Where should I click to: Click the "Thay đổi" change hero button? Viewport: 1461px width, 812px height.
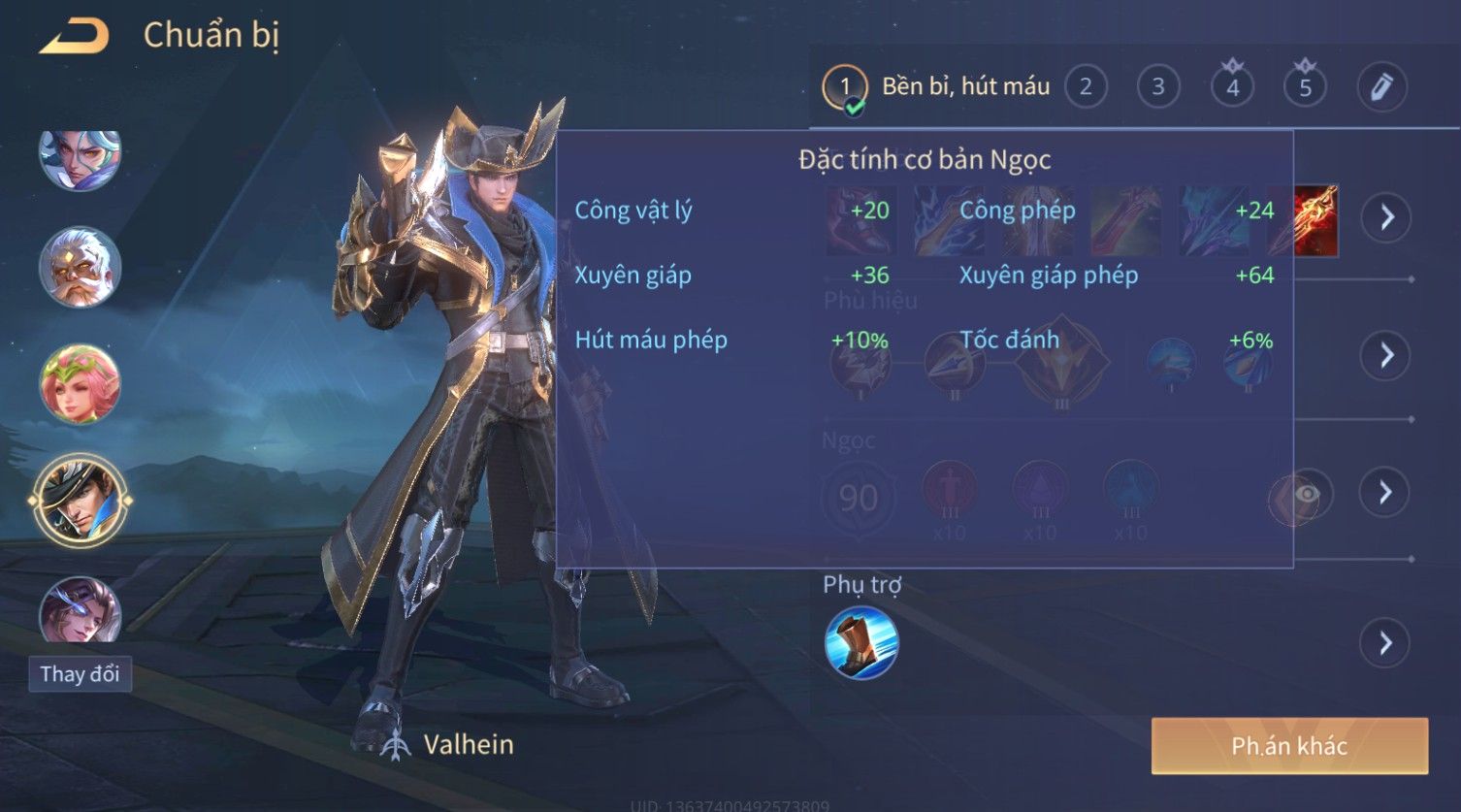tap(80, 674)
